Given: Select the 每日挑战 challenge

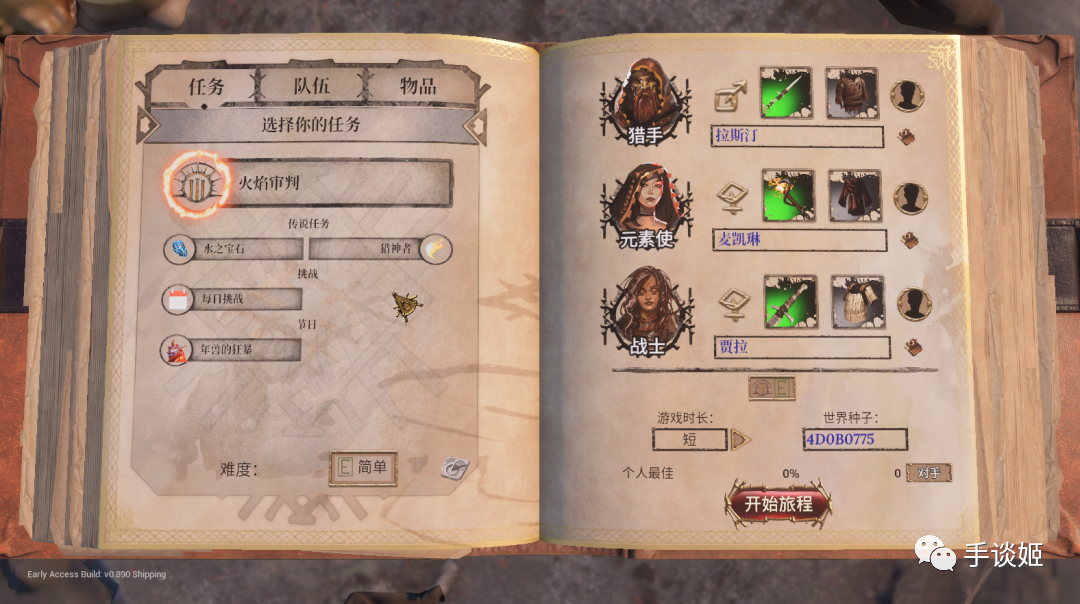Looking at the screenshot, I should pos(232,299).
